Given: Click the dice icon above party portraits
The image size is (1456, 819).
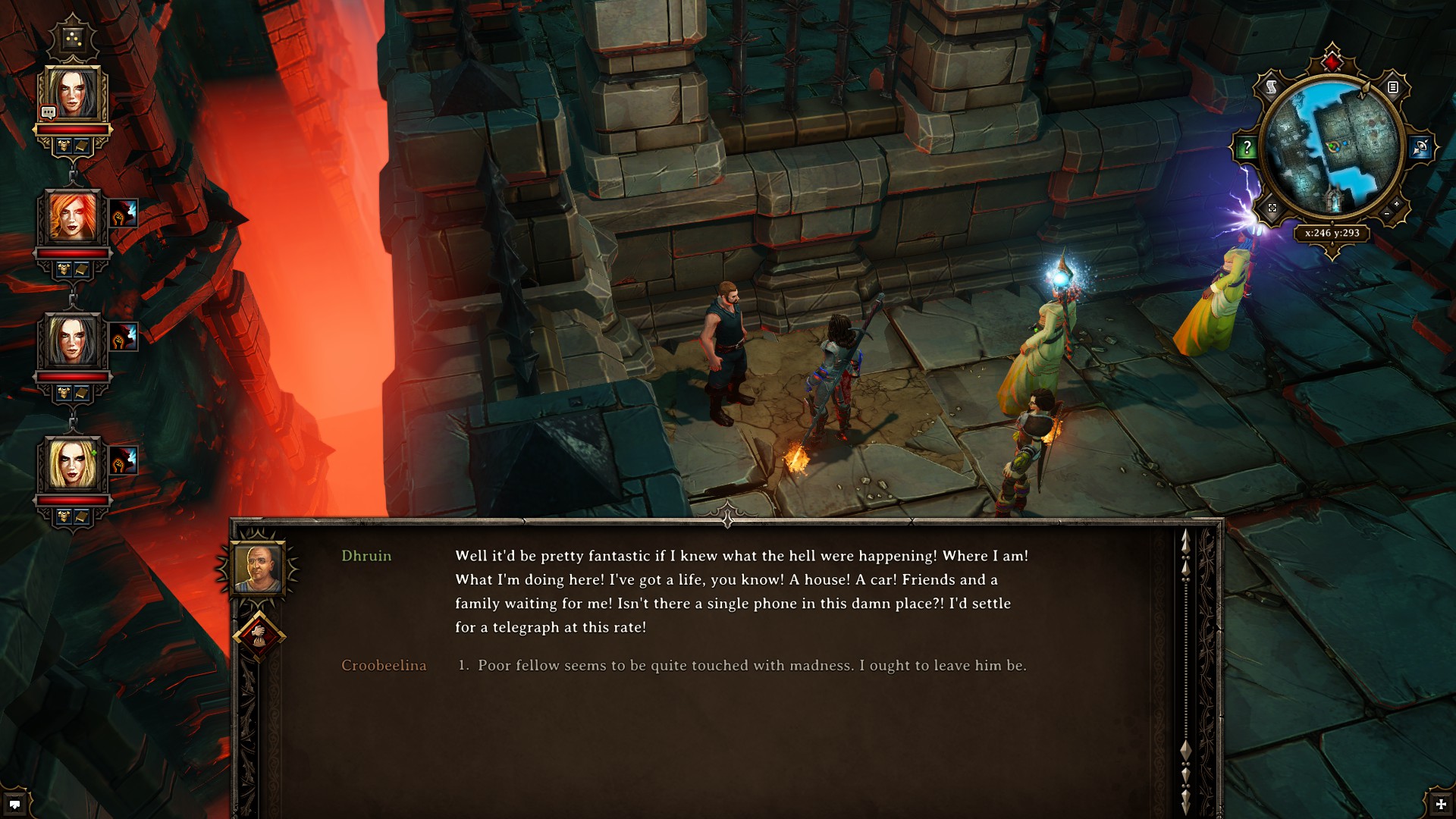Looking at the screenshot, I should [72, 37].
